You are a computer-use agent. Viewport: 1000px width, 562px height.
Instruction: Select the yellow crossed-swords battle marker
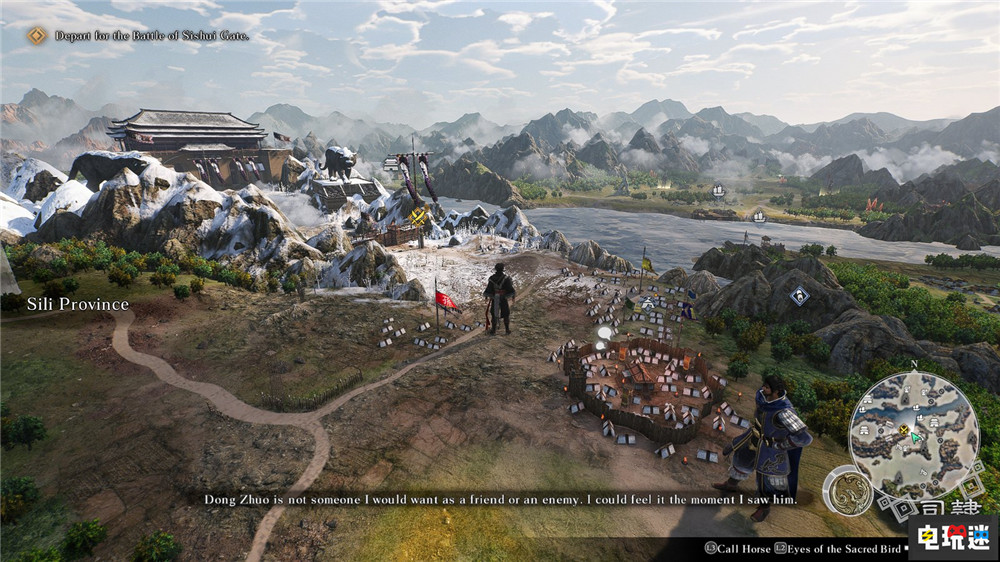tap(418, 215)
